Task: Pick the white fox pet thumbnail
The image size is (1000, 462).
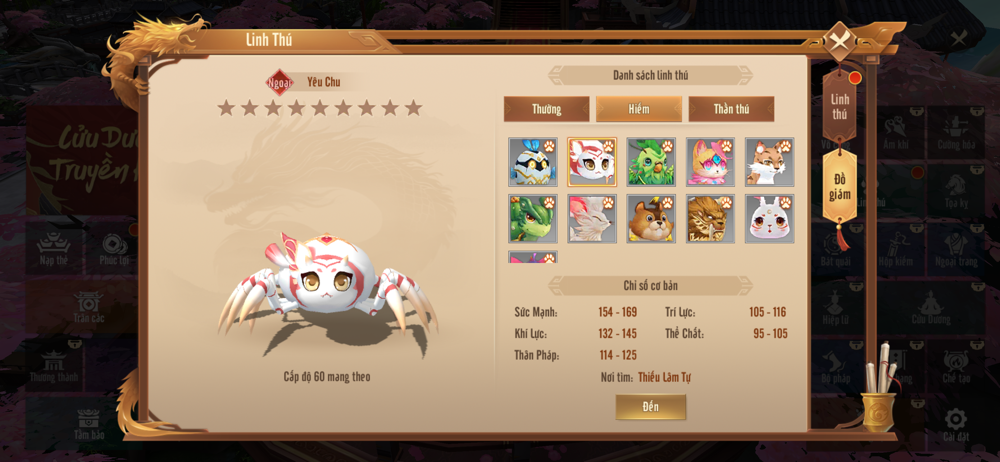Action: point(592,219)
